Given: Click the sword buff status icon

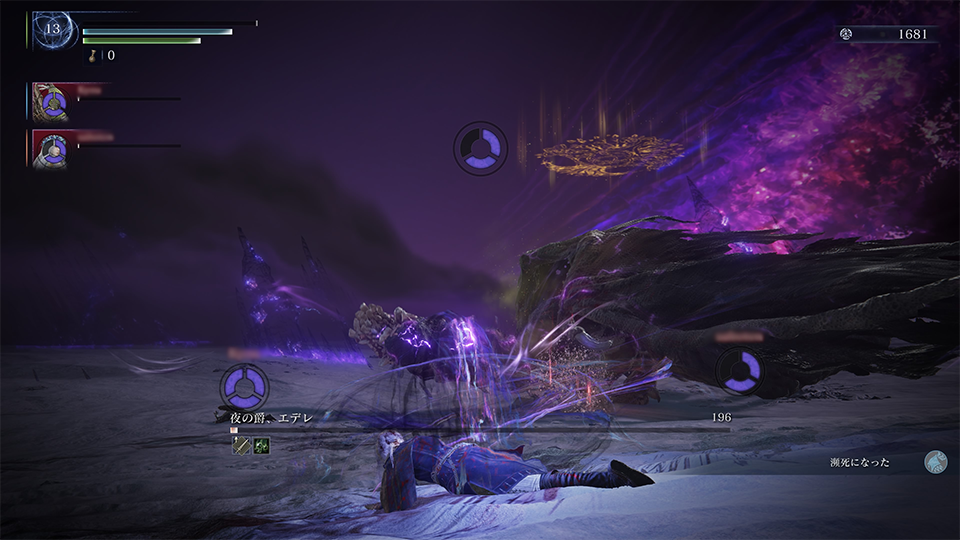Looking at the screenshot, I should click(241, 446).
